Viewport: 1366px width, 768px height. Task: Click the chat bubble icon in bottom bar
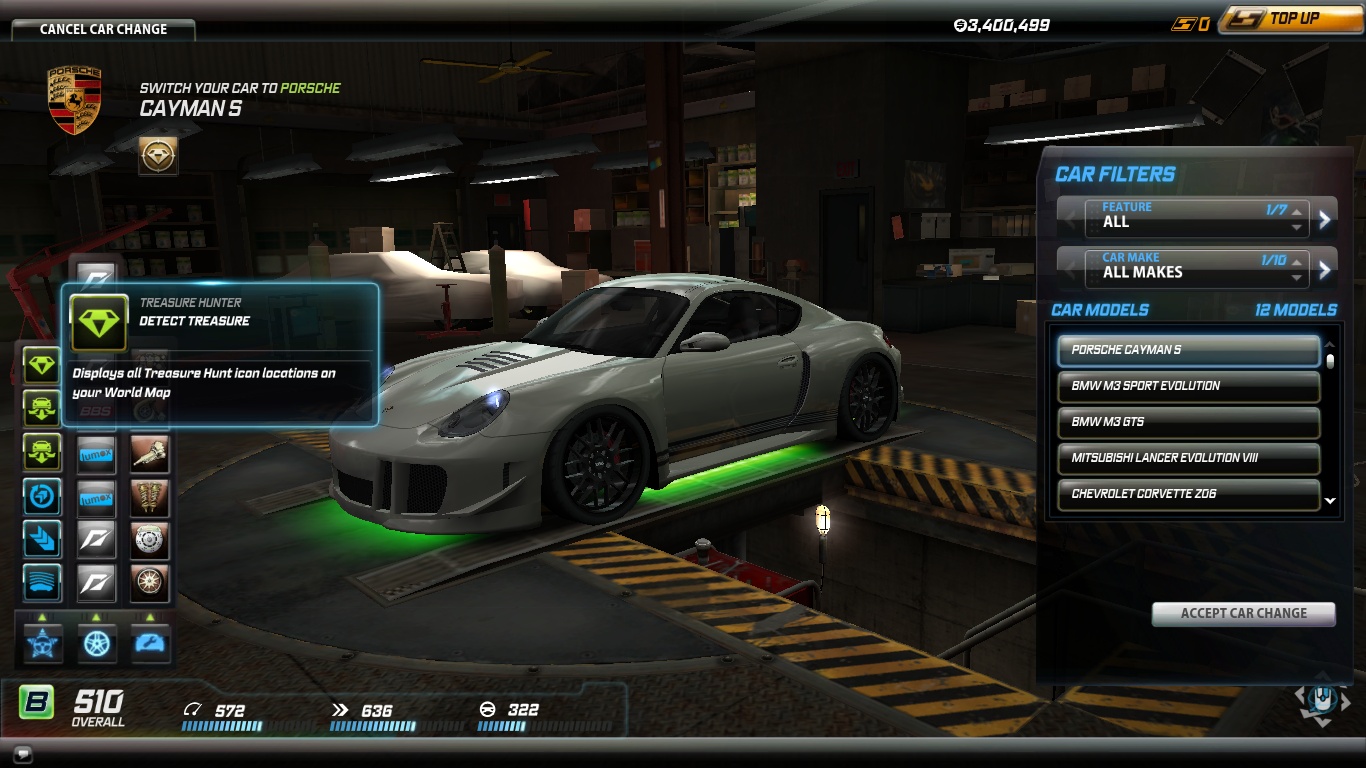tap(23, 754)
